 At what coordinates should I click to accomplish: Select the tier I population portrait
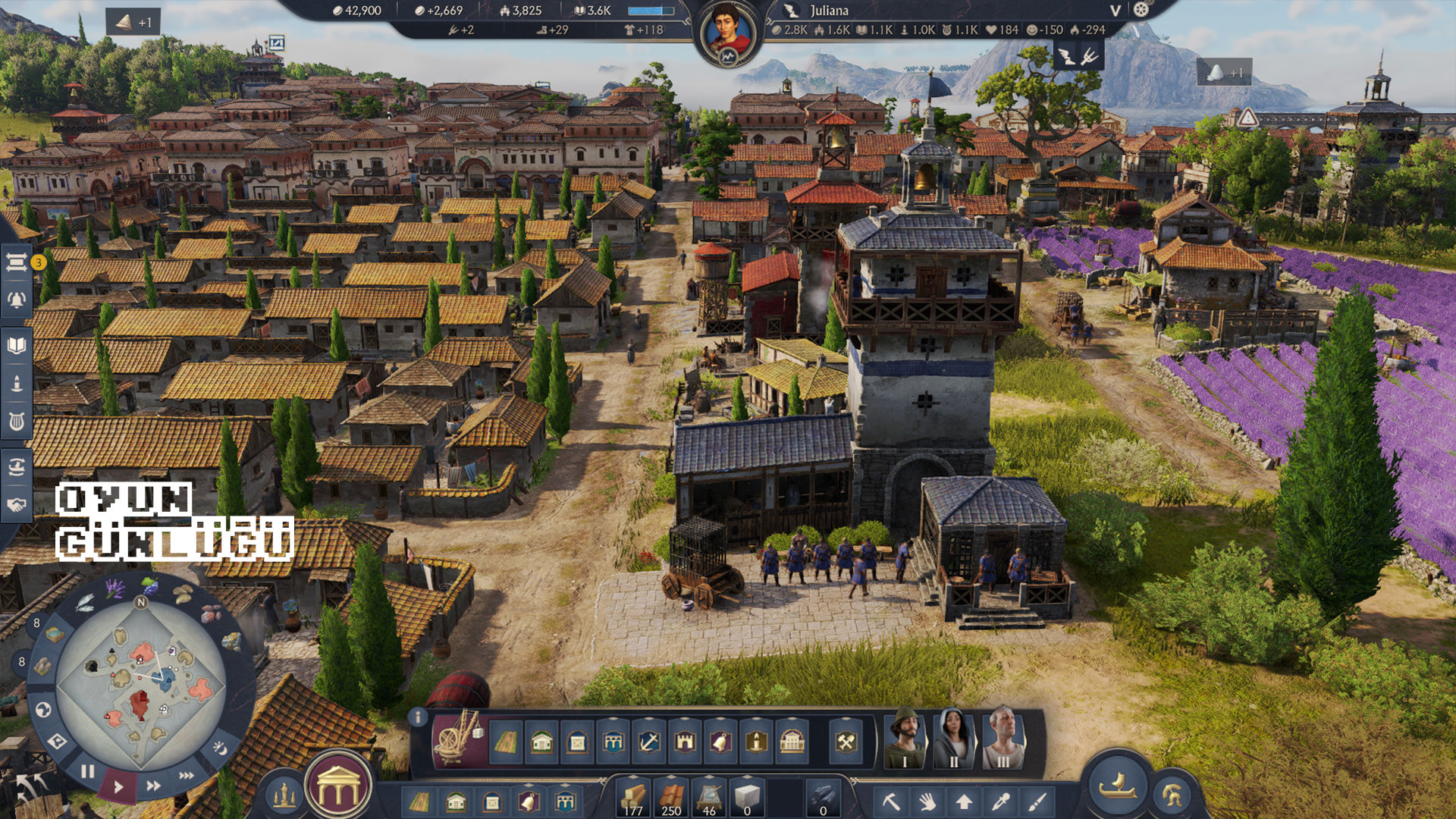tap(905, 739)
